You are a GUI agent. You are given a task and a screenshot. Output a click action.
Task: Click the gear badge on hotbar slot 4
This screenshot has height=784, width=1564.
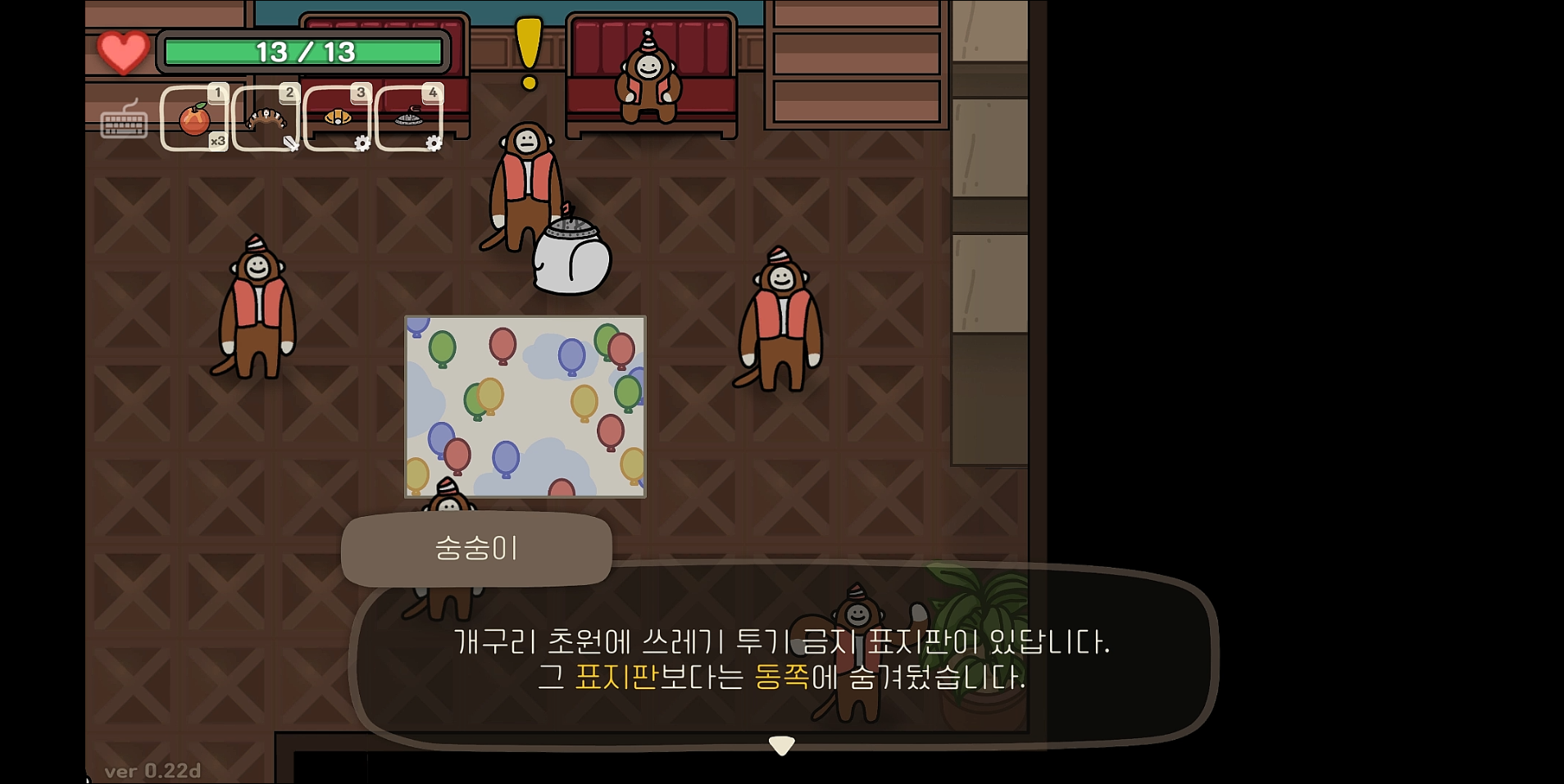click(432, 143)
